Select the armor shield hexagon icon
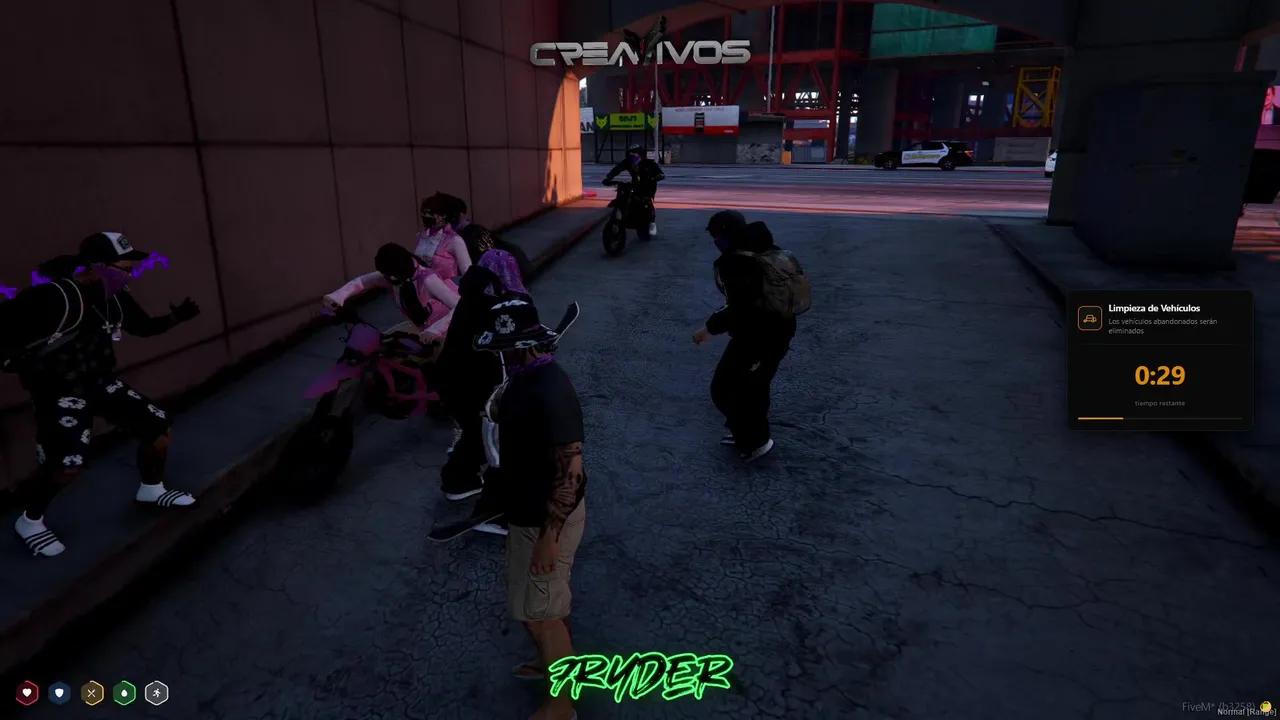 pyautogui.click(x=57, y=692)
